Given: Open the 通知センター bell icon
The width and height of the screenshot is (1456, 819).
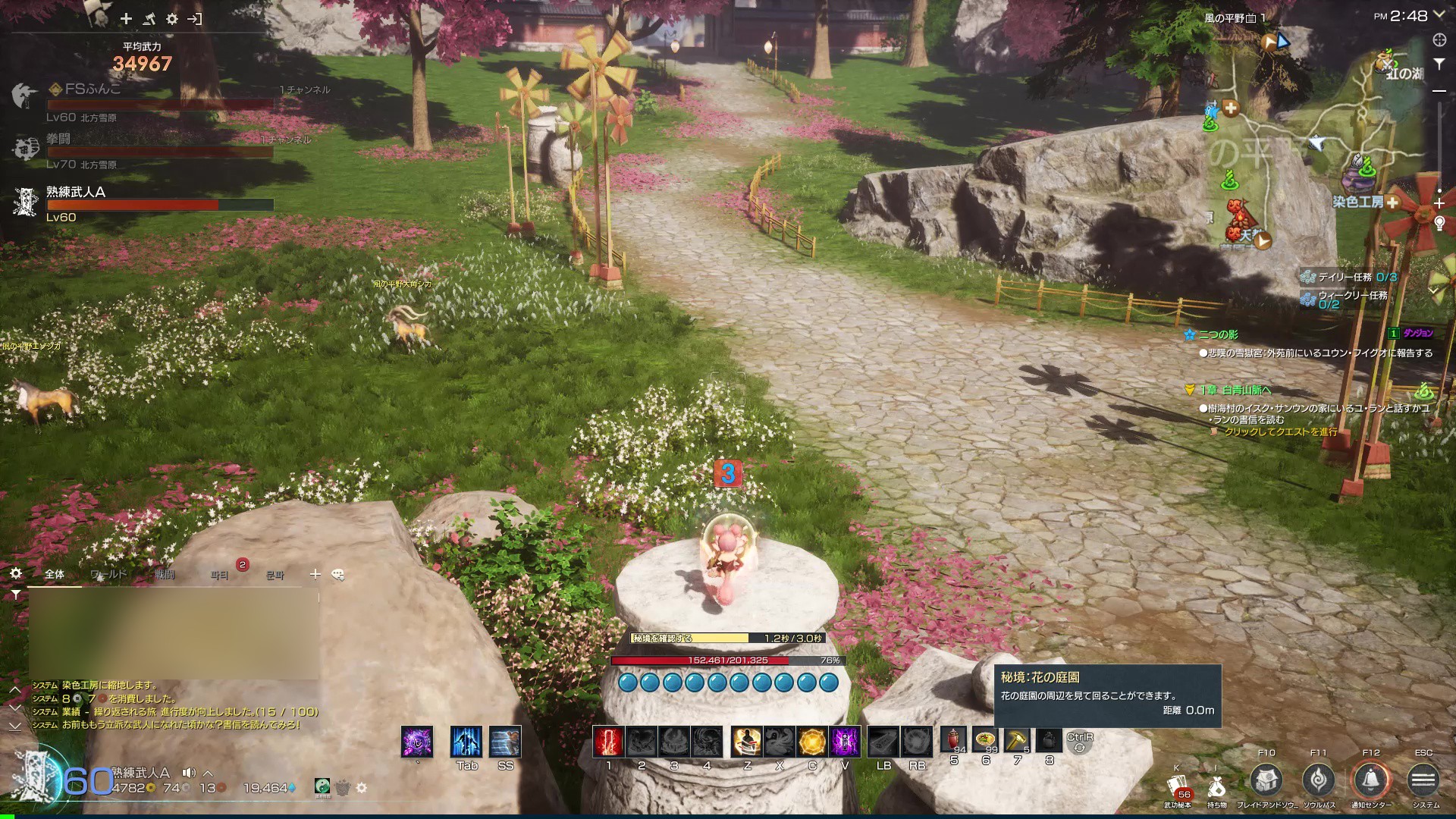Looking at the screenshot, I should [1371, 780].
